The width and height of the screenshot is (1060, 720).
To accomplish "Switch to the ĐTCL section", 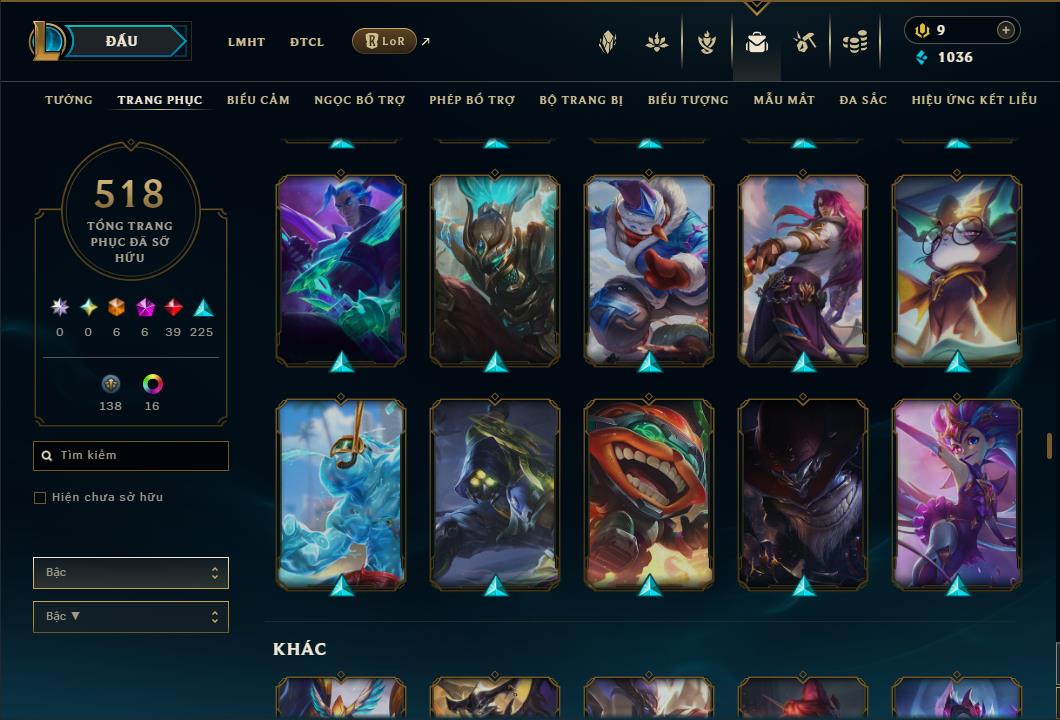I will point(307,42).
